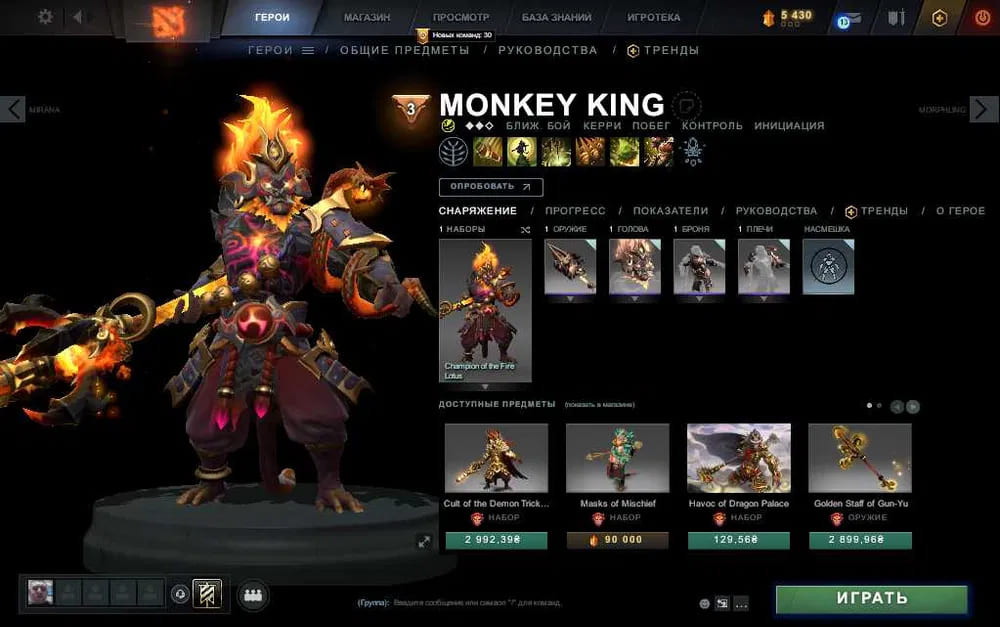Open the Просмотр tab
This screenshot has height=627, width=1000.
[x=461, y=17]
